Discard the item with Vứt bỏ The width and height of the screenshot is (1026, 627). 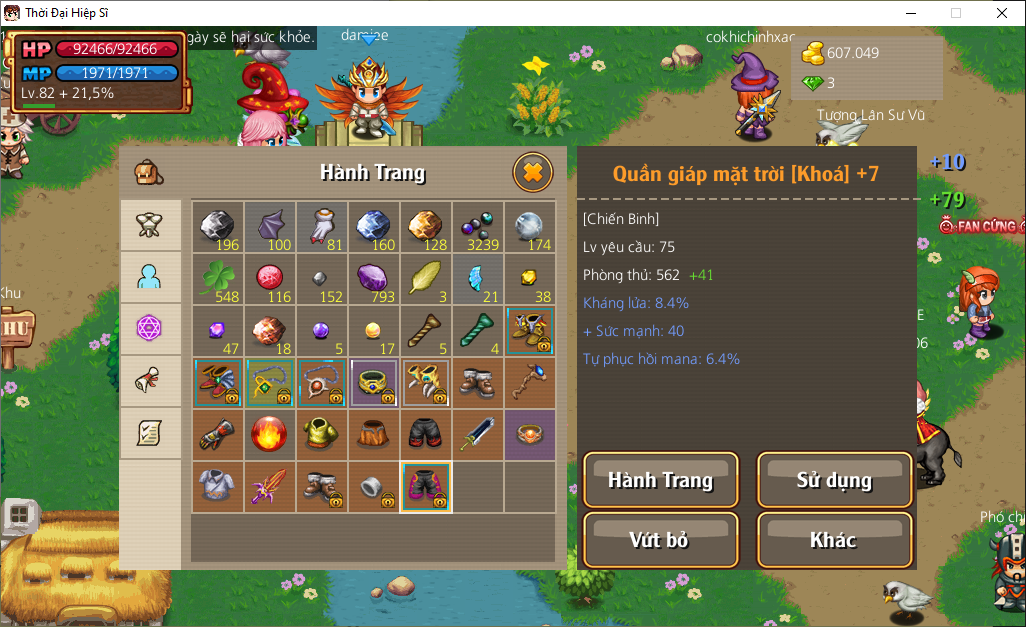(660, 540)
